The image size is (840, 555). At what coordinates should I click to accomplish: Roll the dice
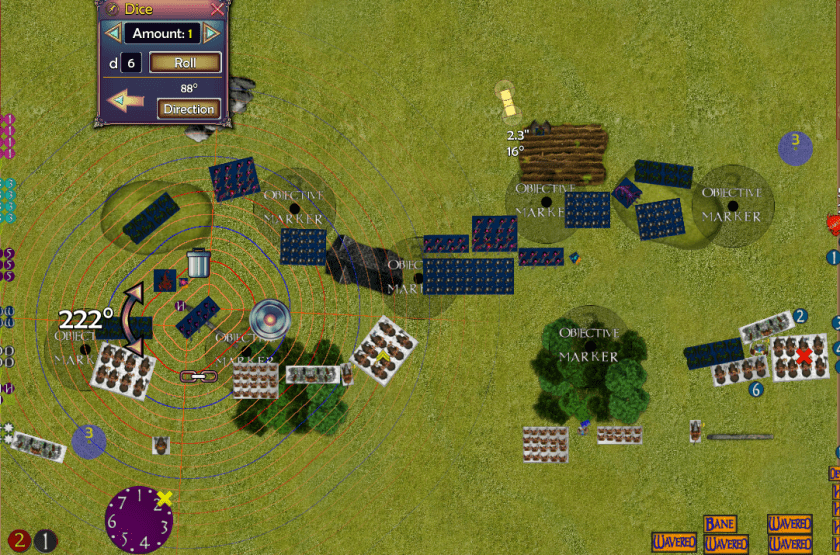tap(185, 62)
